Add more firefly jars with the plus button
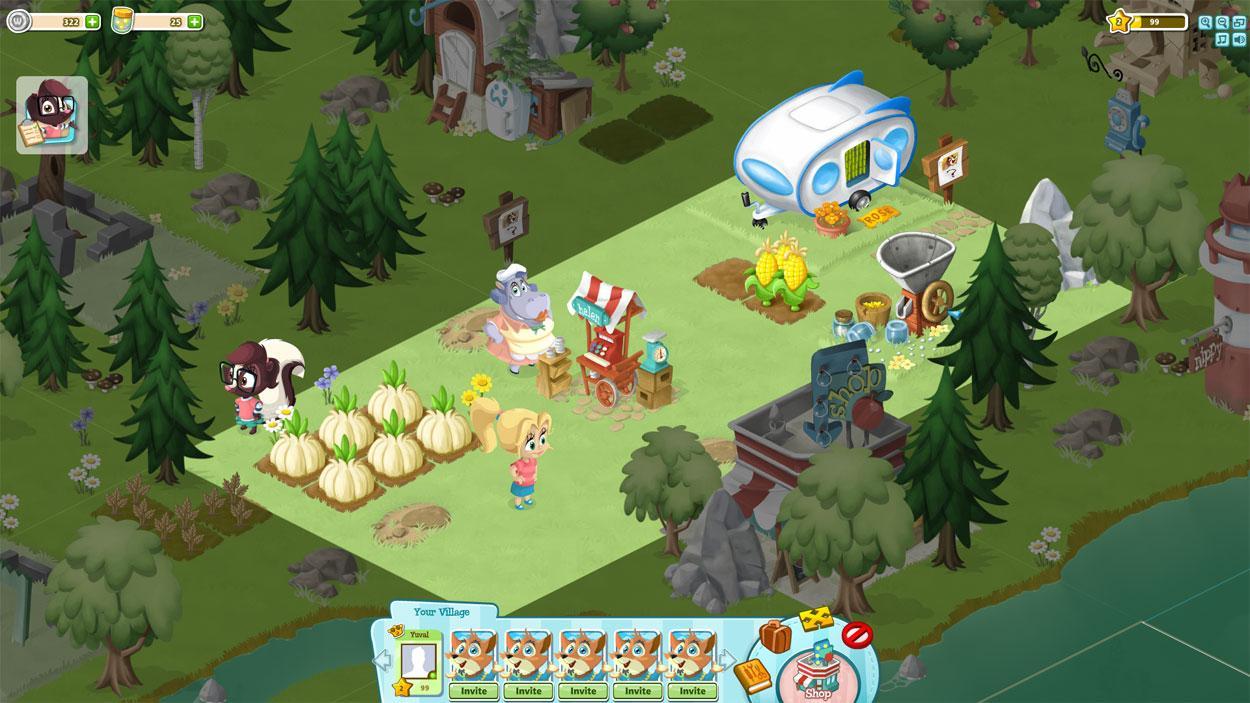1250x703 pixels. point(194,21)
